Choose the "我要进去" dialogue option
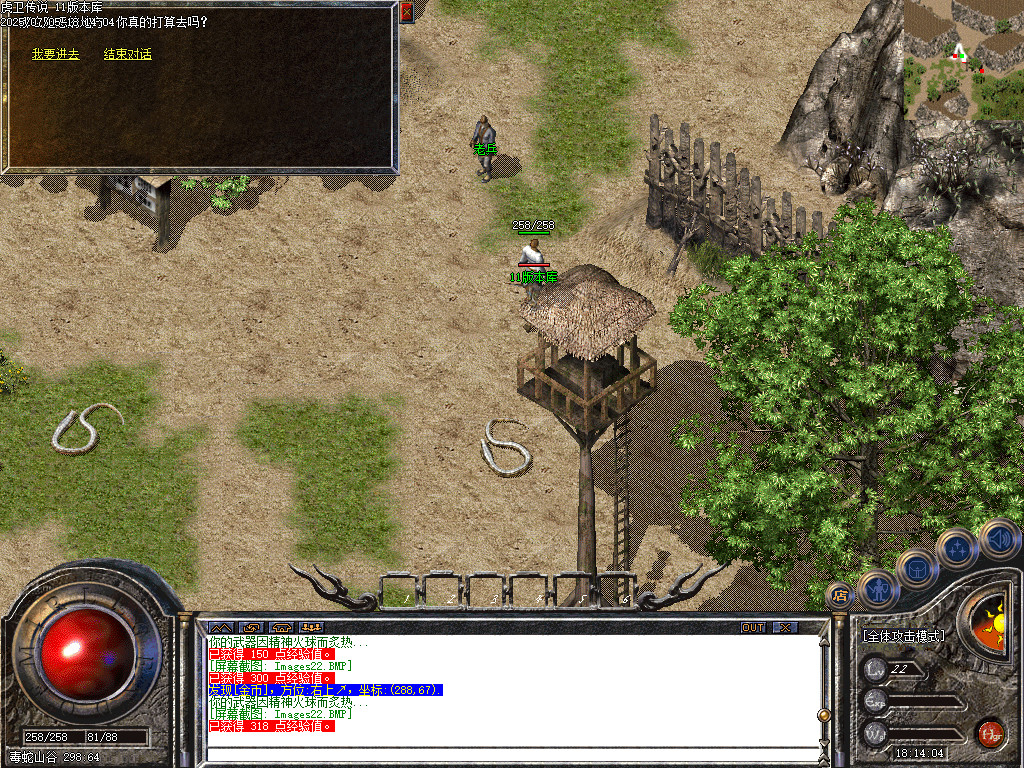Viewport: 1024px width, 768px height. (55, 54)
